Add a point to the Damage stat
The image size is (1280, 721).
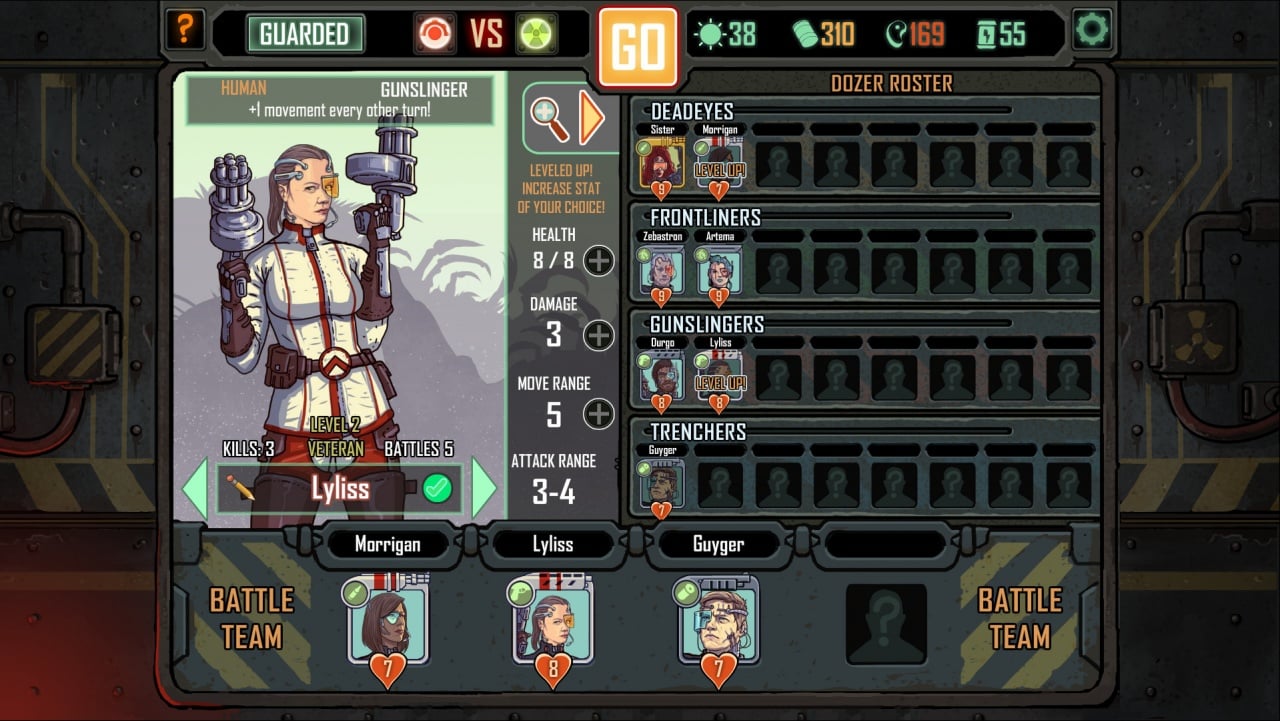(599, 335)
